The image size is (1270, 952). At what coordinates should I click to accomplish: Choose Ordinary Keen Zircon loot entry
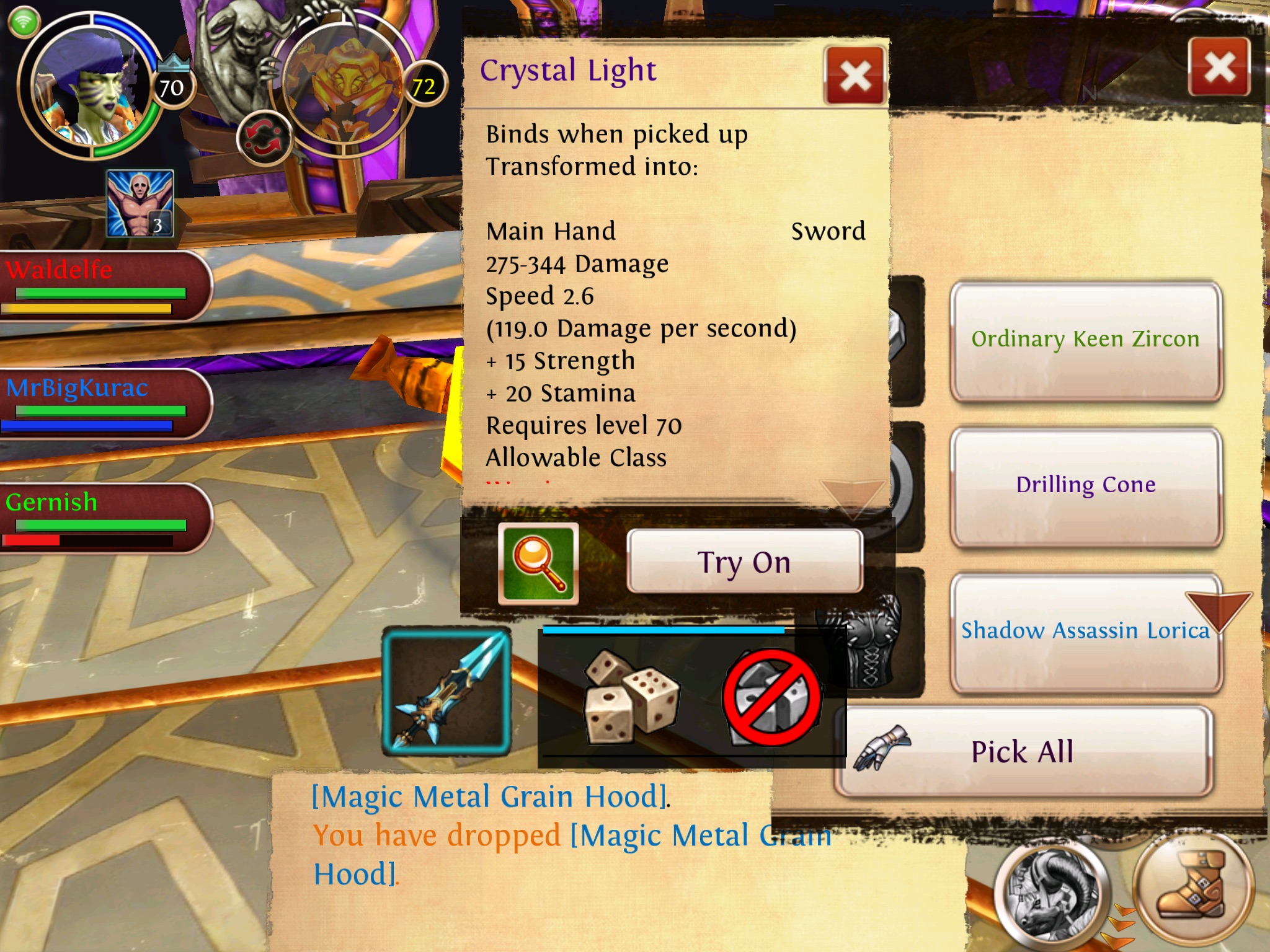[1085, 340]
